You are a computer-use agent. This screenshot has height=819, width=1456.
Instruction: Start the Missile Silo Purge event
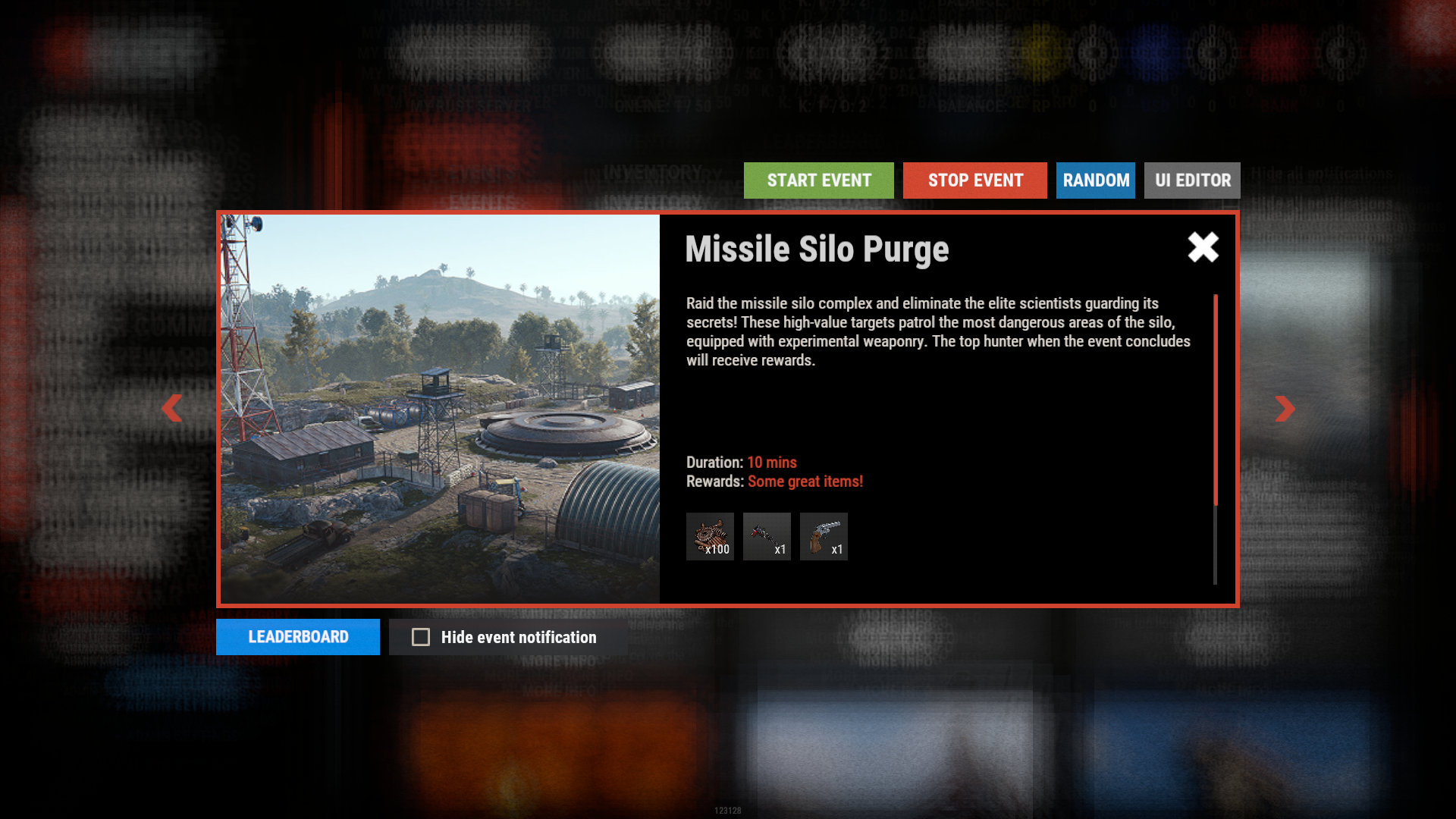pyautogui.click(x=818, y=180)
